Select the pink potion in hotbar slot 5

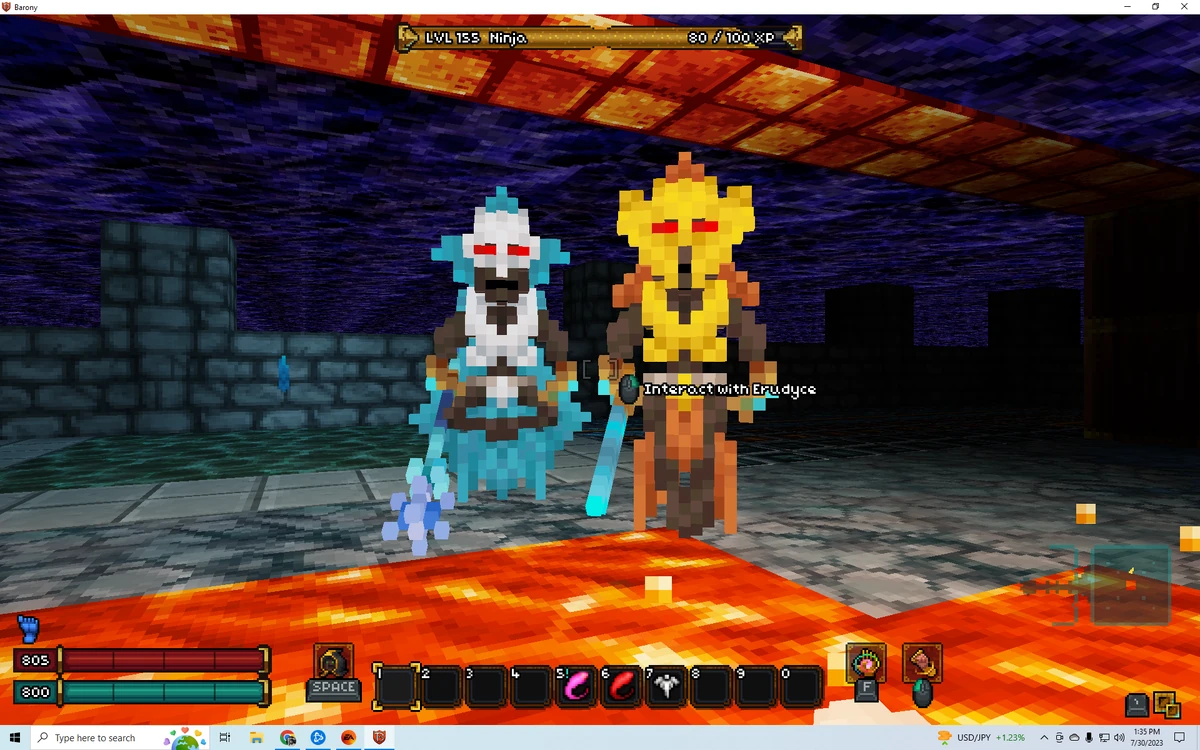(577, 687)
